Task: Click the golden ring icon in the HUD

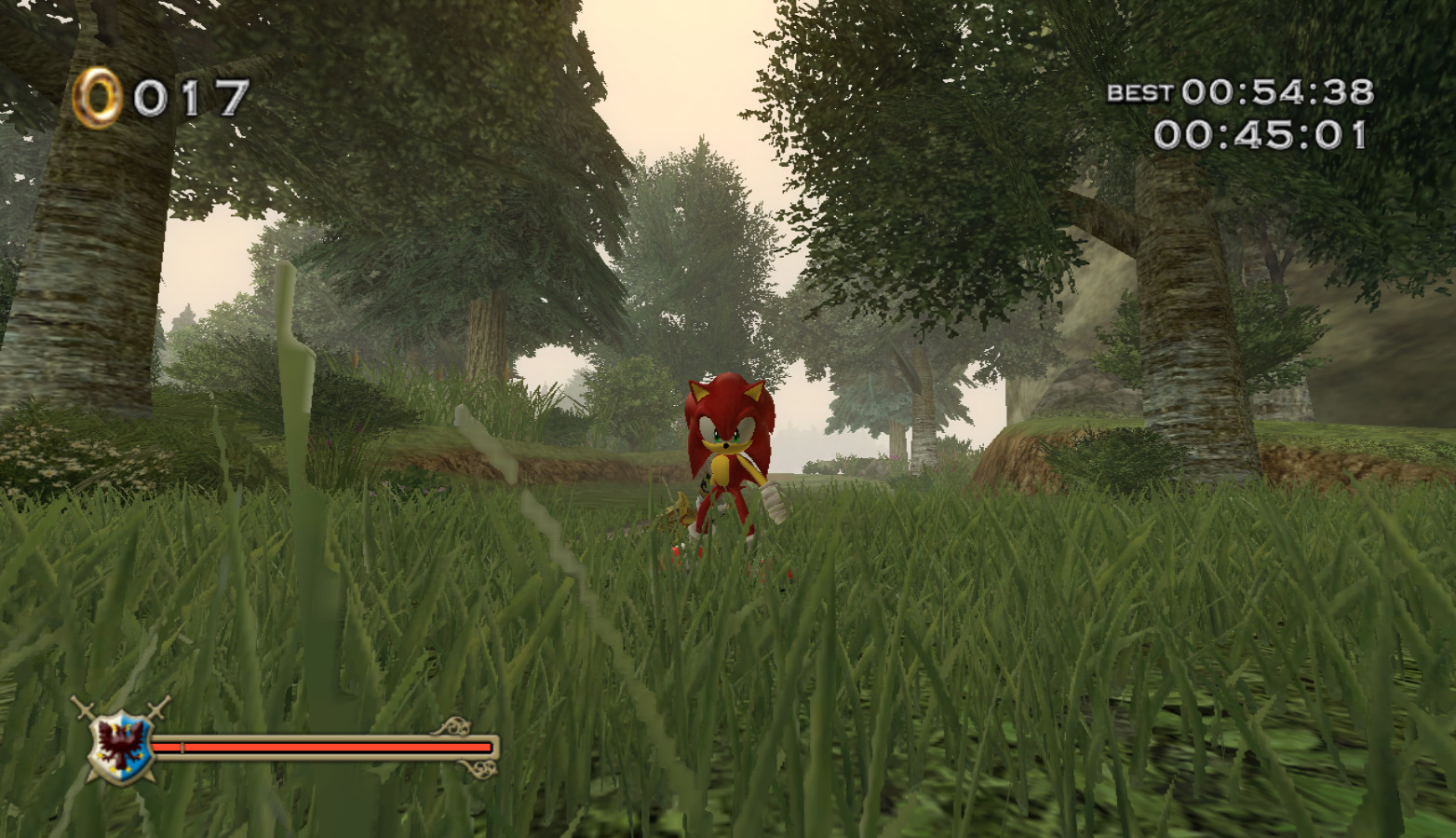Action: (96, 93)
